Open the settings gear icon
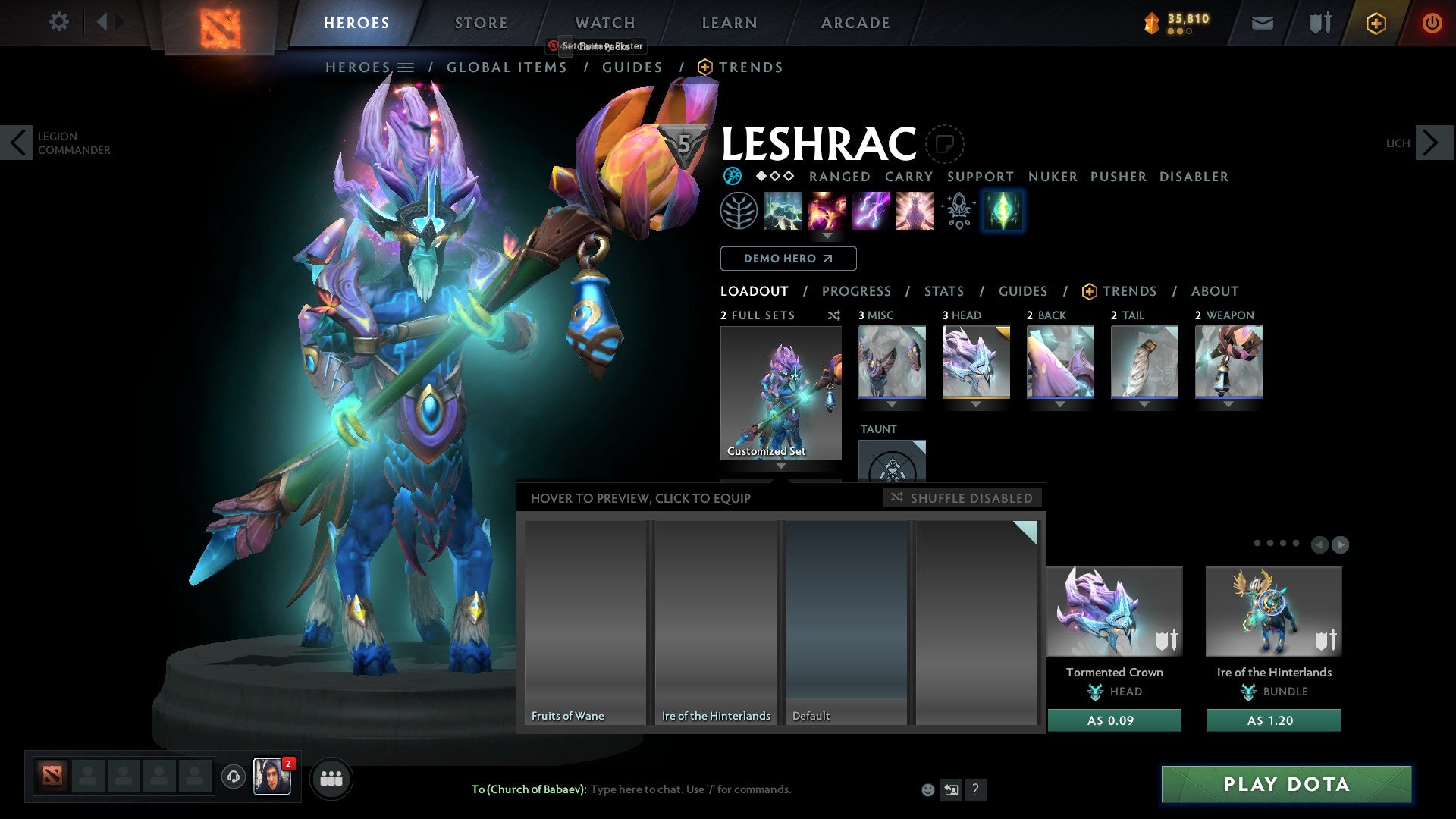Screen dimensions: 1456x819 [x=58, y=22]
